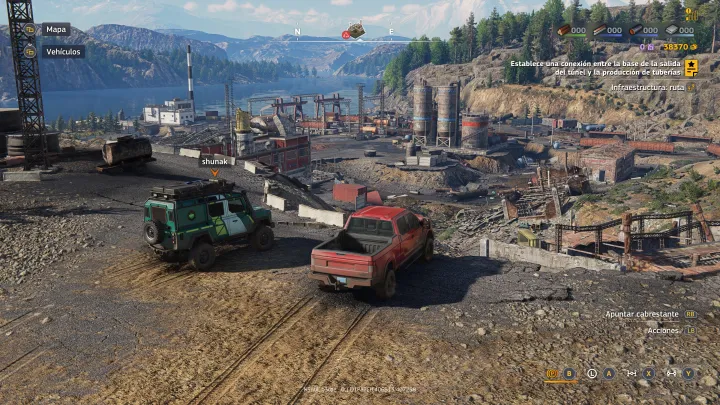Click the concrete slabs resource icon

672,31
